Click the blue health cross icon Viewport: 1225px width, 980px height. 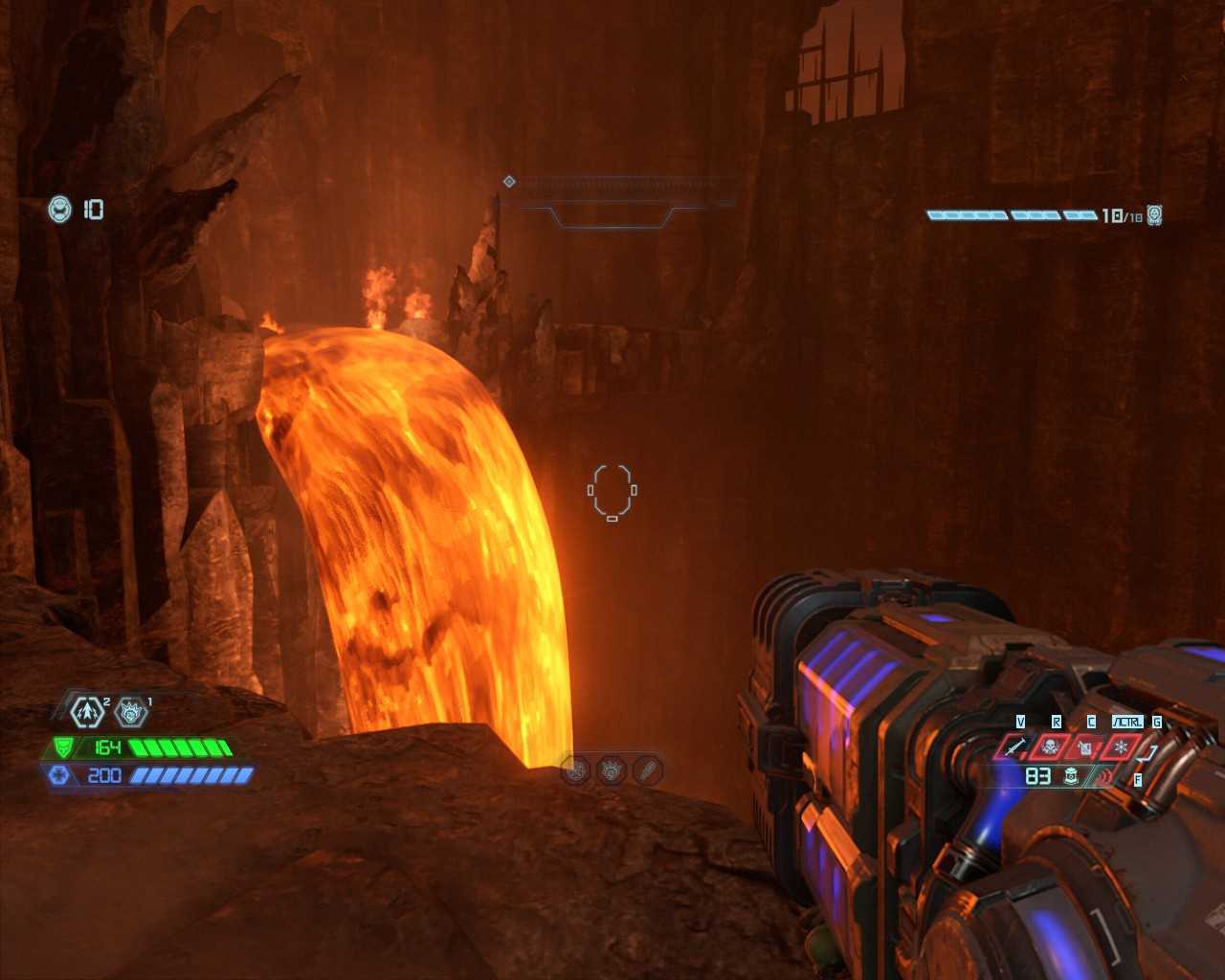click(x=57, y=774)
